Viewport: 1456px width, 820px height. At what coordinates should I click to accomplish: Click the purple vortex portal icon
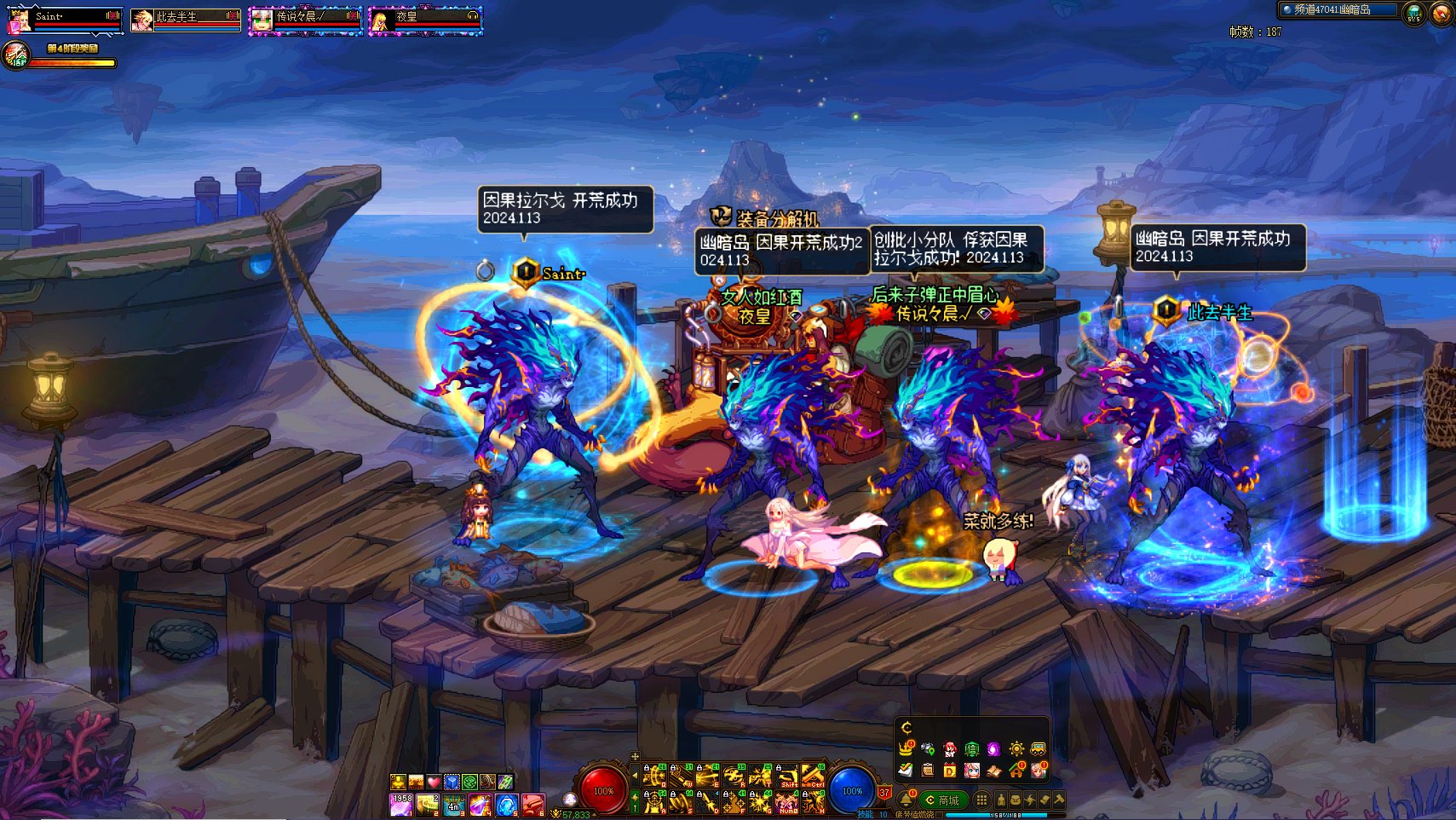993,749
